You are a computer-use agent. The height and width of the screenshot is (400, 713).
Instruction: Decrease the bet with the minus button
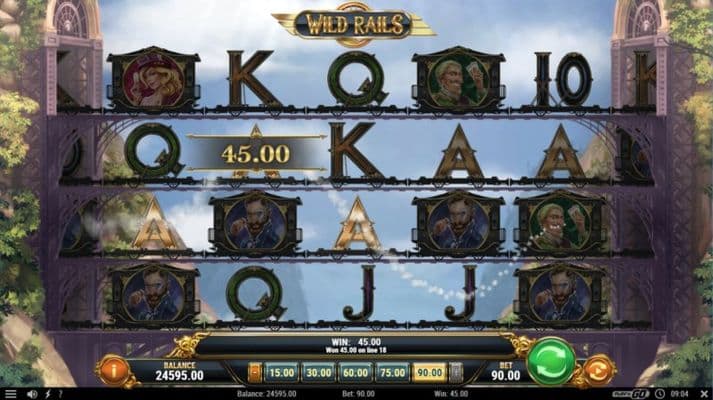(254, 372)
